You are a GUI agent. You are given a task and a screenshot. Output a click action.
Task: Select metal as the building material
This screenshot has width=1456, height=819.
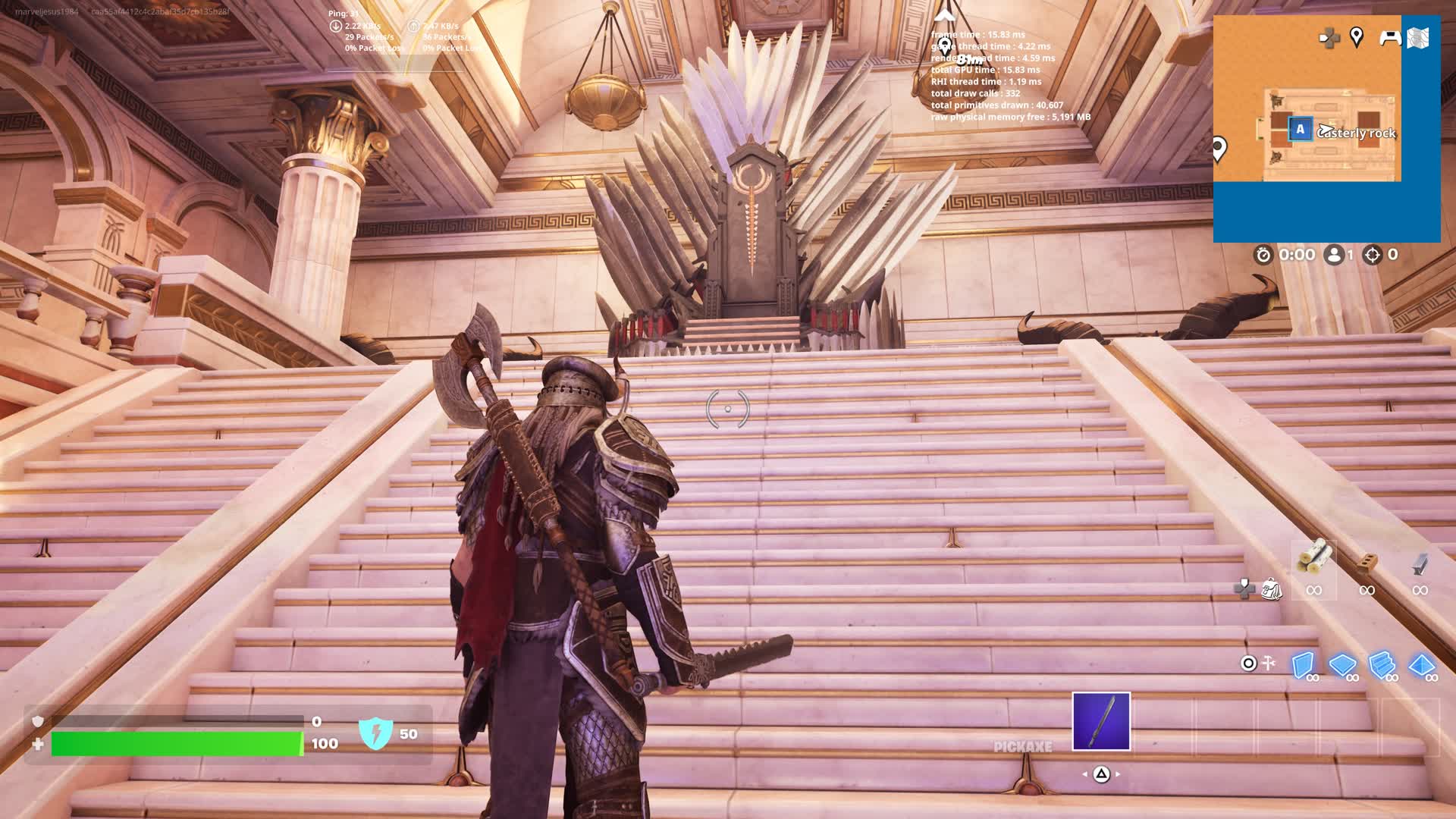1420,563
